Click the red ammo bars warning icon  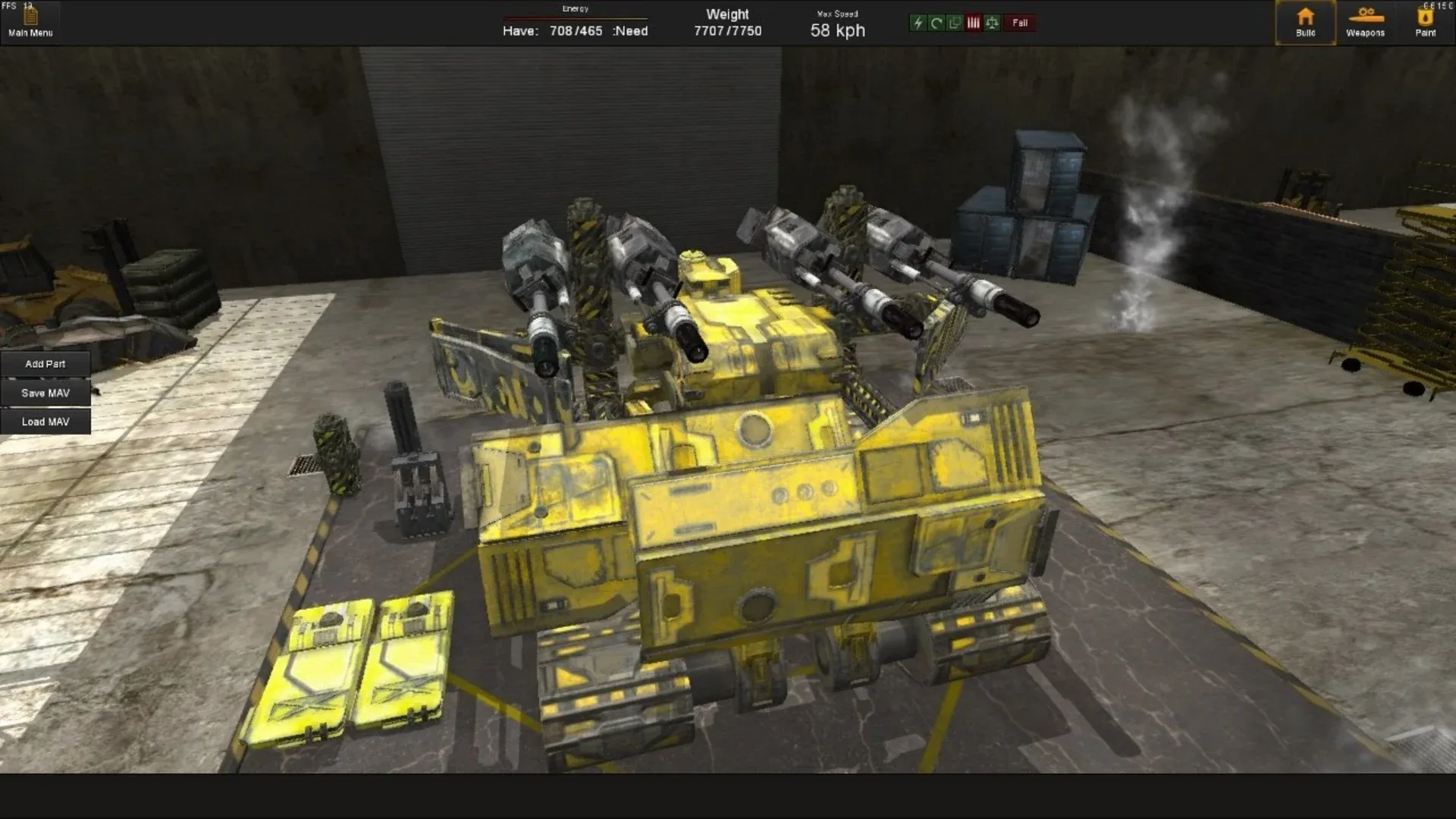973,24
